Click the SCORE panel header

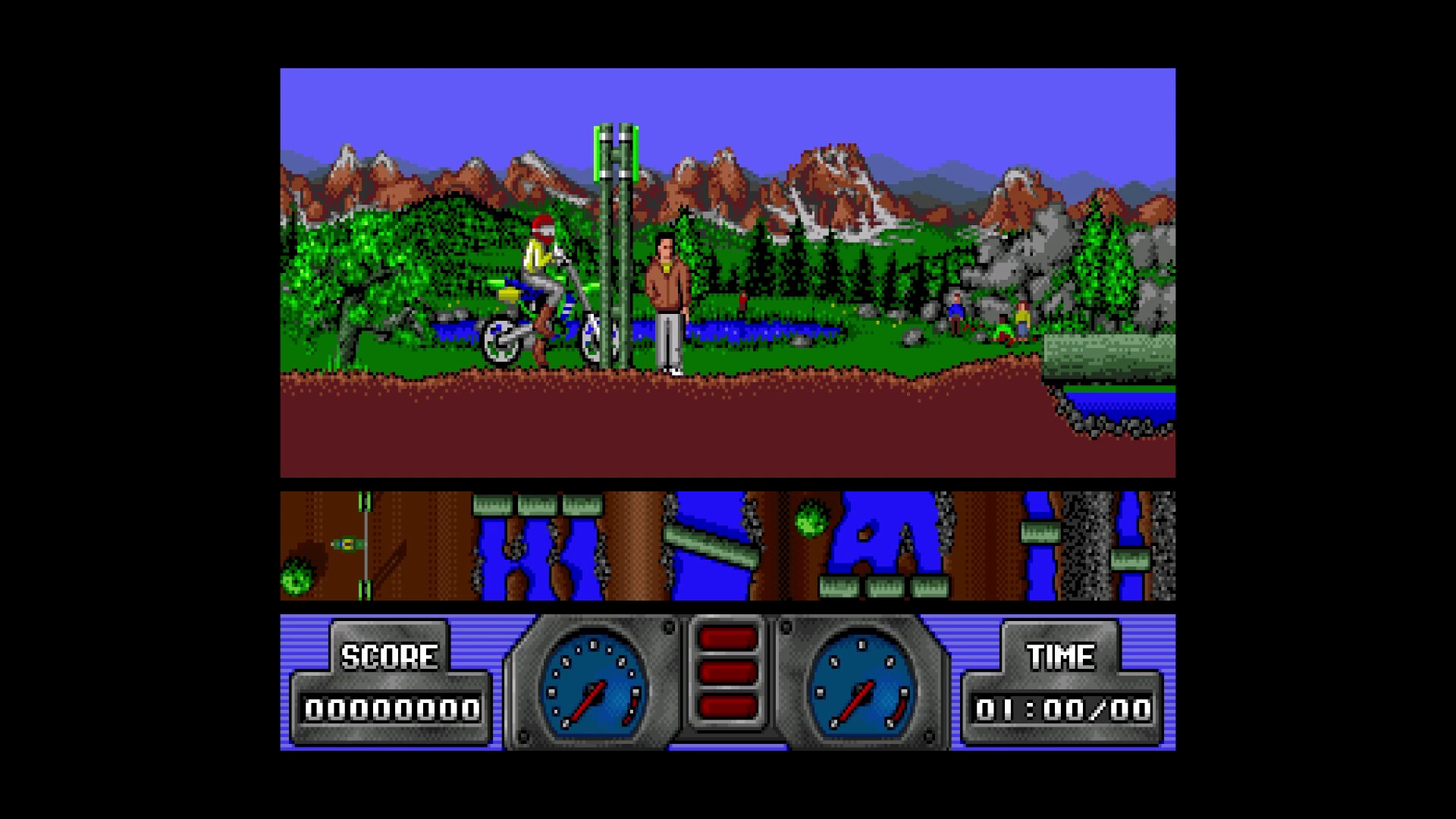(388, 654)
